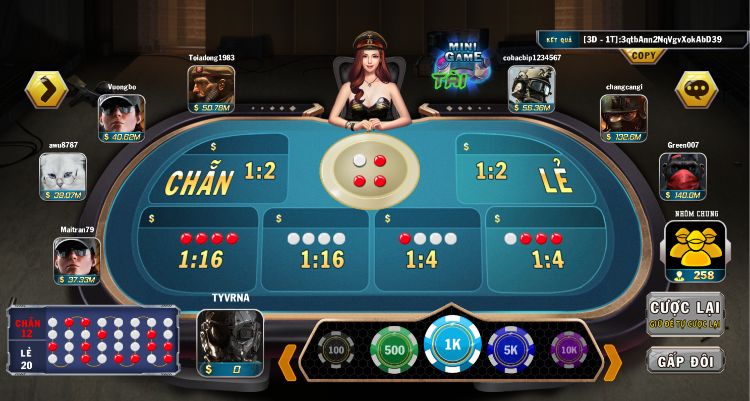The height and width of the screenshot is (401, 750).
Task: Bet on four white dots 1:16
Action: tap(320, 248)
